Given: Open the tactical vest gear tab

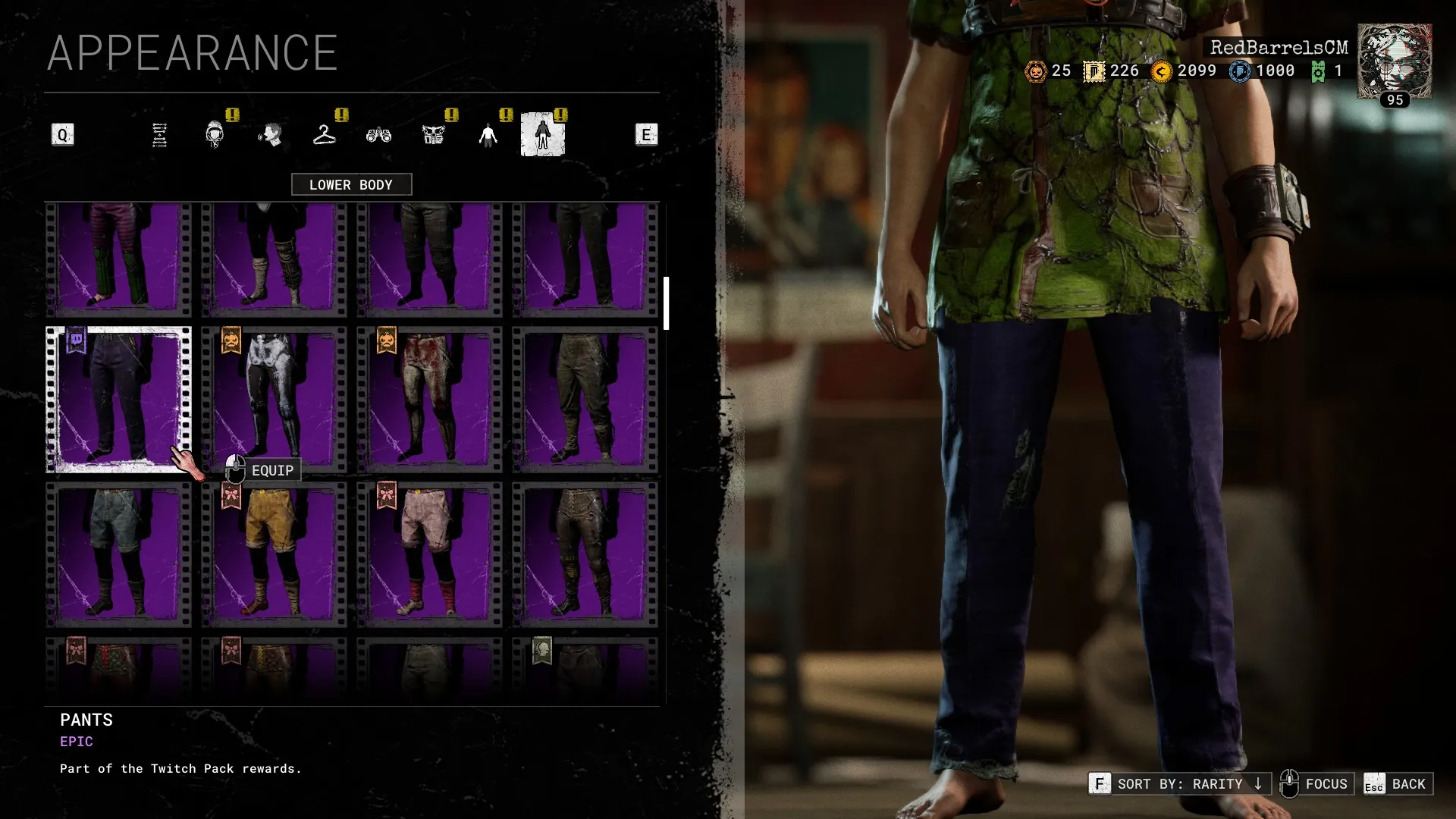Looking at the screenshot, I should (433, 135).
